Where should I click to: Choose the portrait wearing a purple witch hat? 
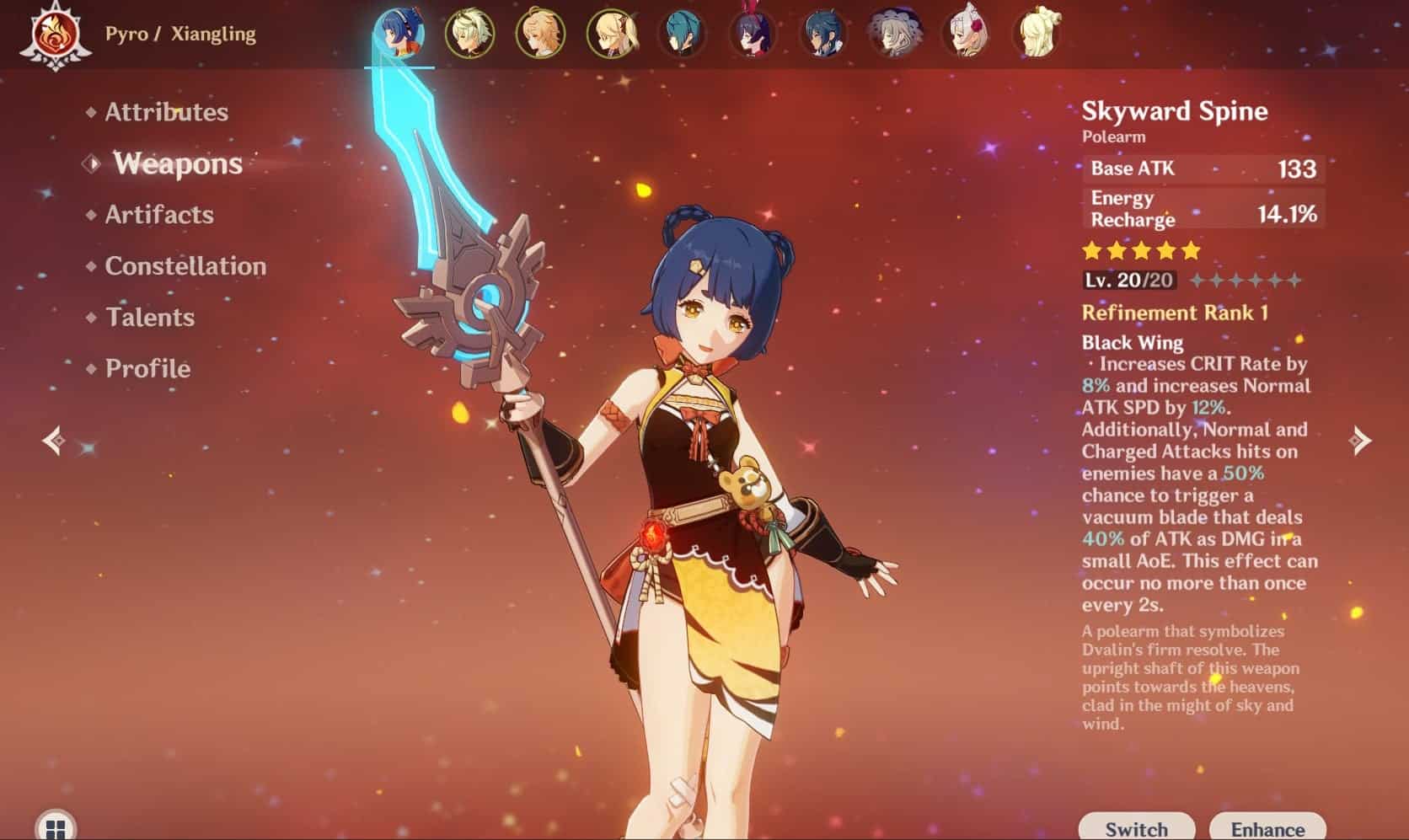[x=894, y=34]
